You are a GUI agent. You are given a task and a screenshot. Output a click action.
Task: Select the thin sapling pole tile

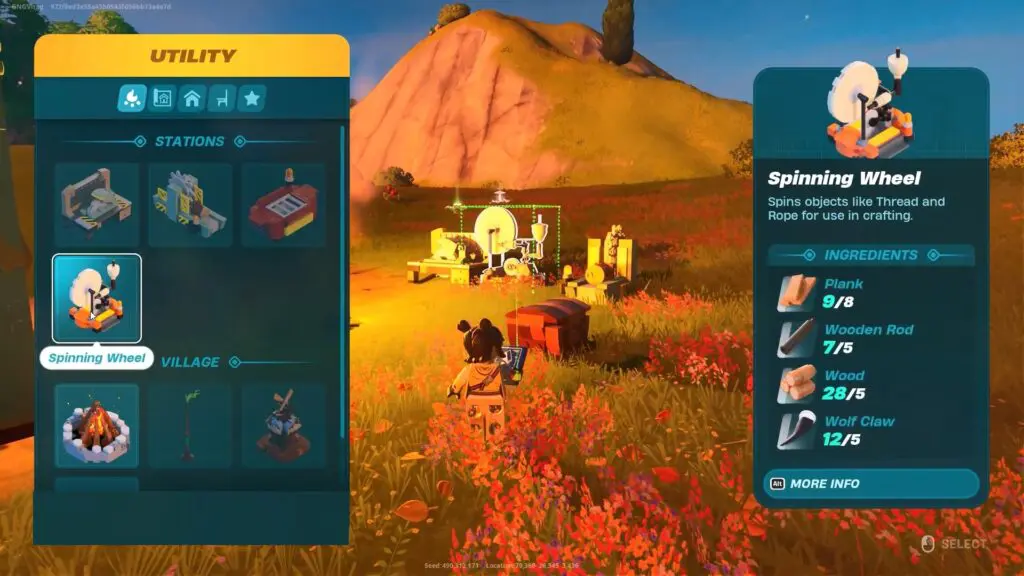190,425
